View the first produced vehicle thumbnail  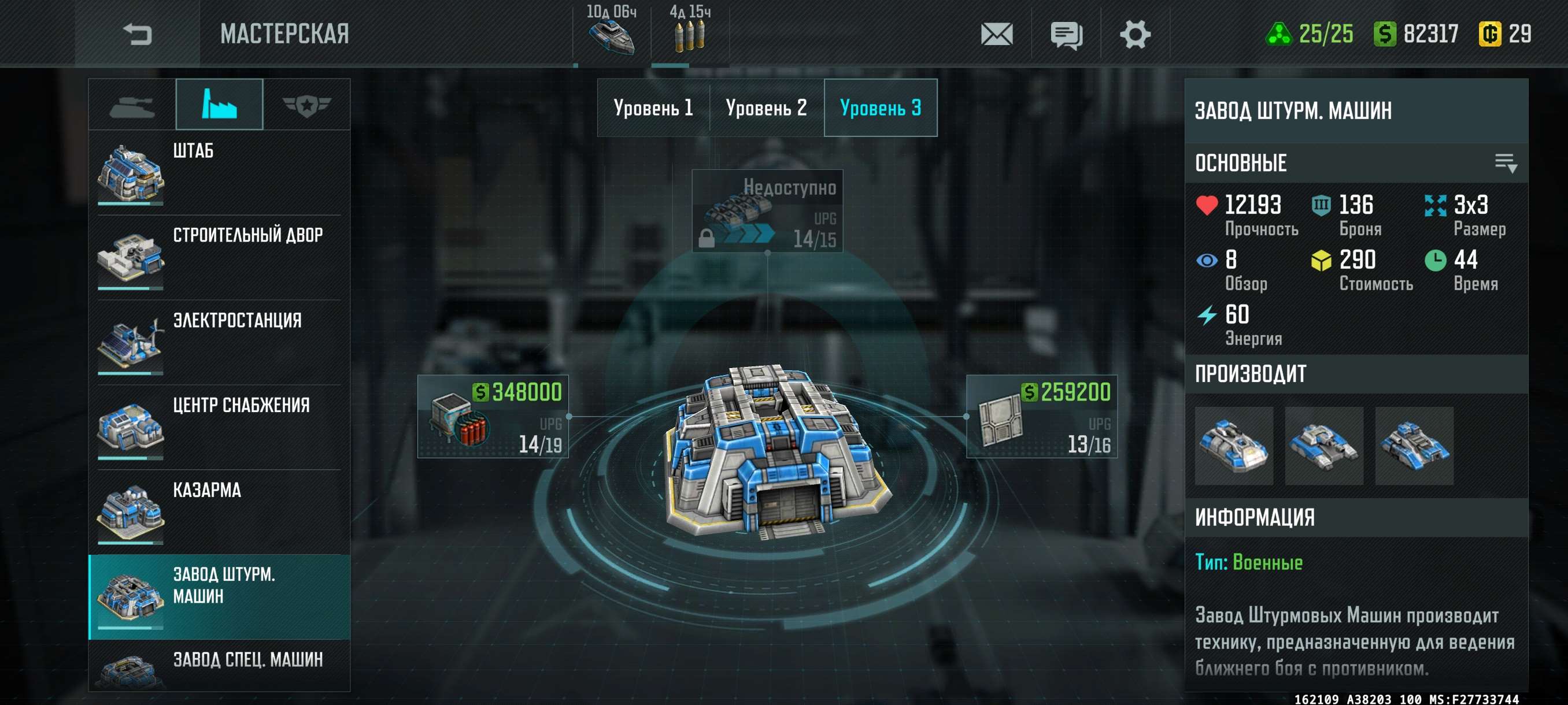point(1233,446)
